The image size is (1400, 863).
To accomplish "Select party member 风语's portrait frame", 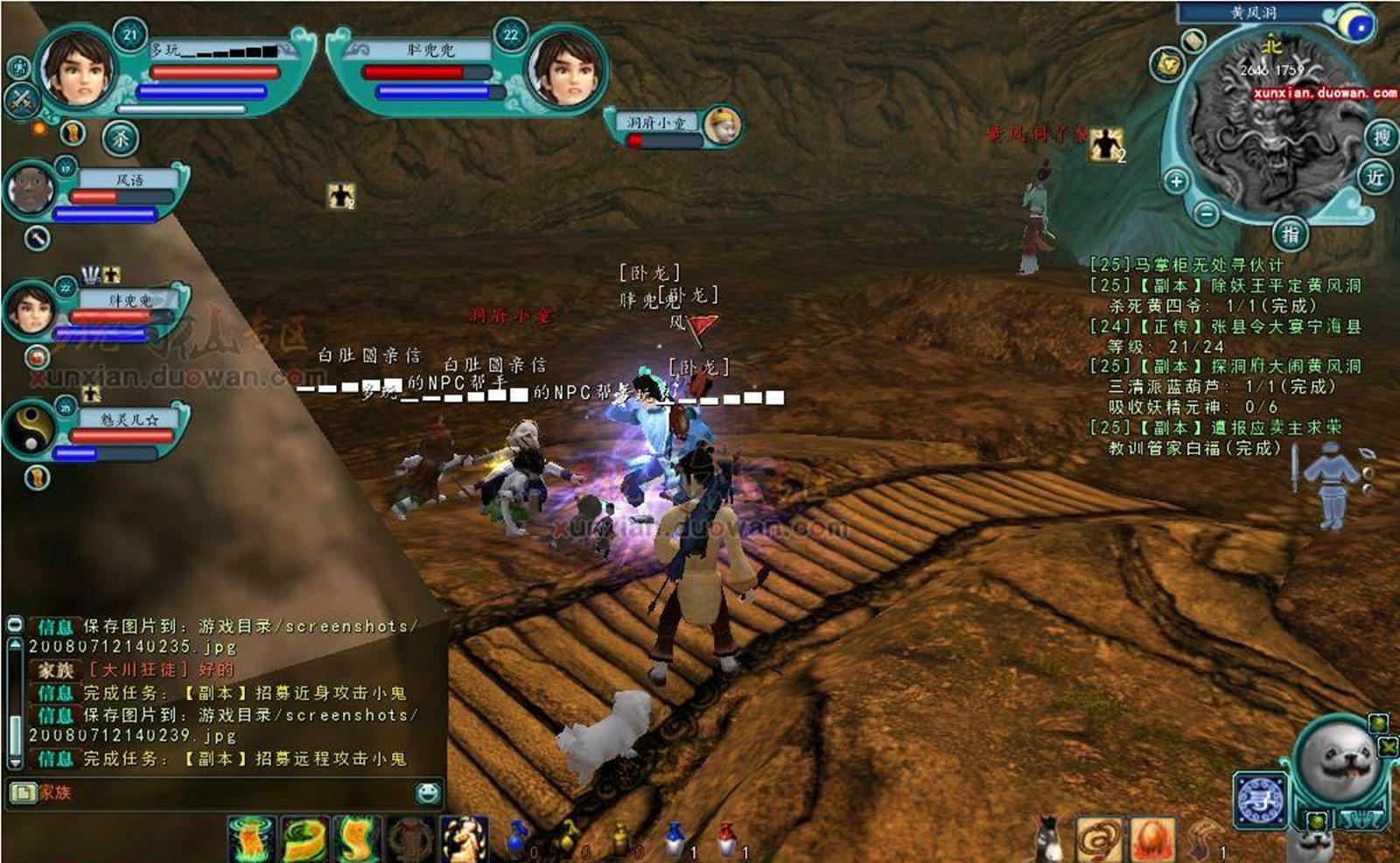I will [31, 190].
